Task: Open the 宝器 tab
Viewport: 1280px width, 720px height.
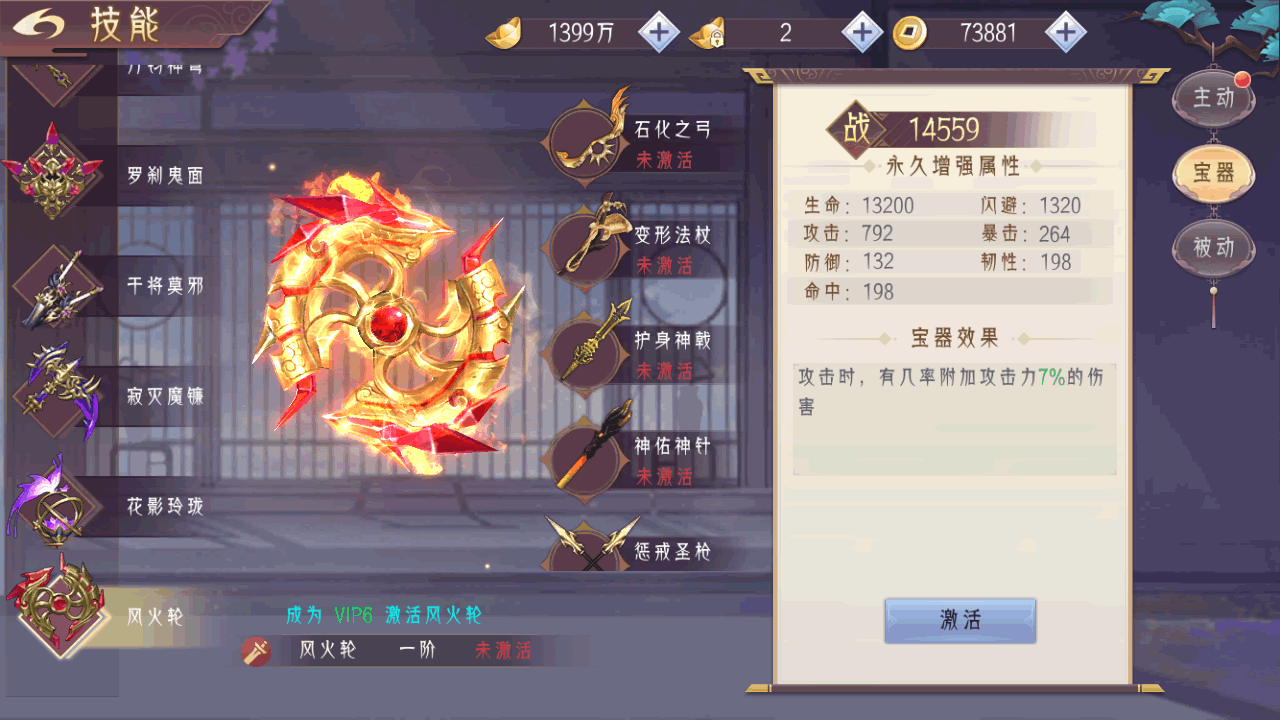Action: 1214,172
